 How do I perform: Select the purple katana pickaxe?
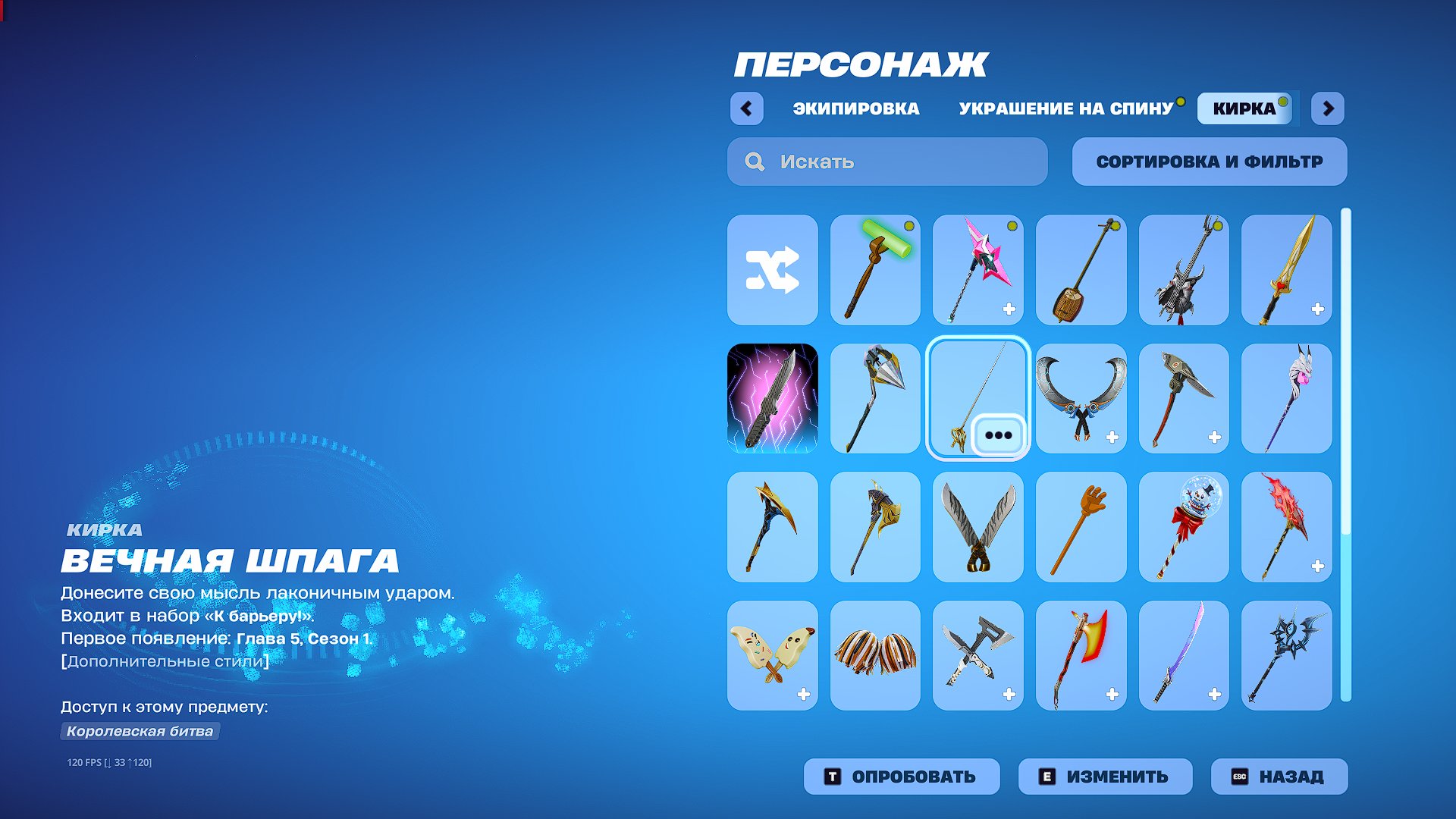point(1184,656)
